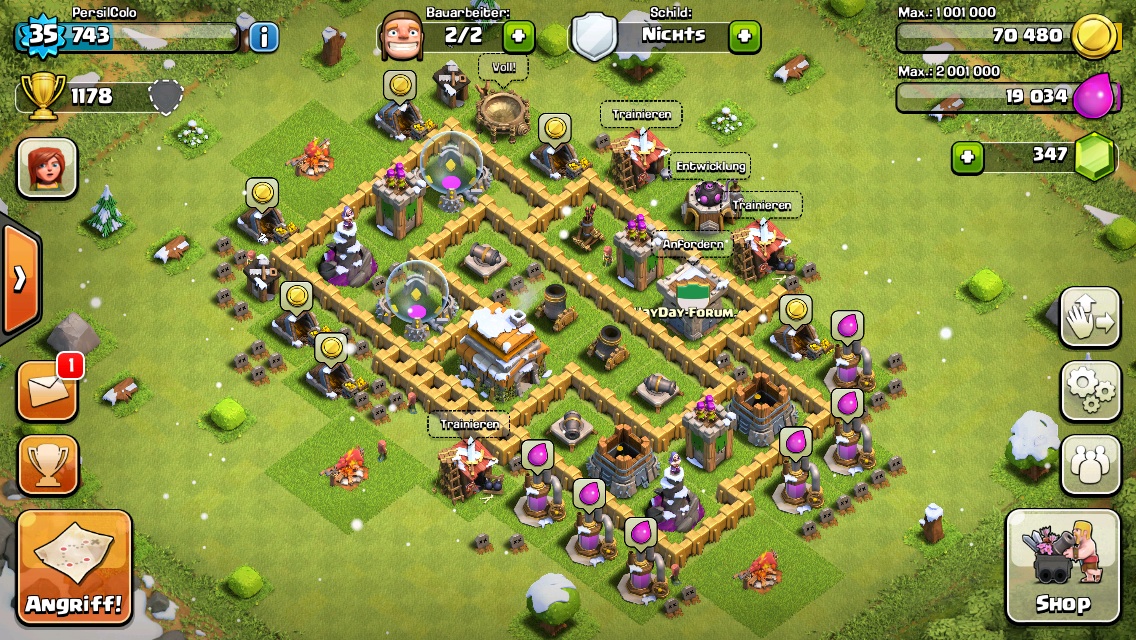This screenshot has width=1136, height=640.
Task: Add a builder with the plus button
Action: coord(518,37)
